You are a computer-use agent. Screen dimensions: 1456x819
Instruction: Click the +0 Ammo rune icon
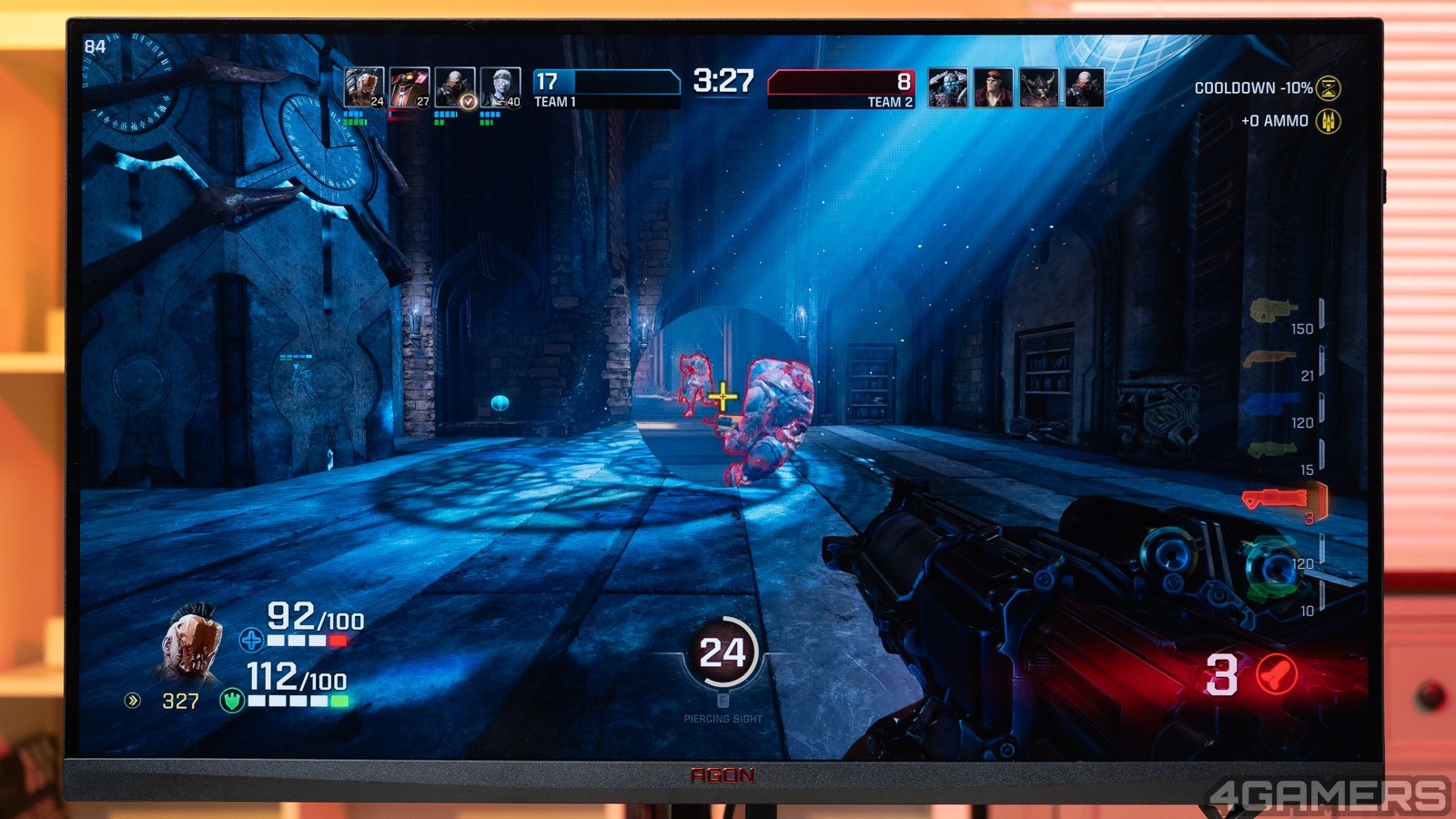coord(1329,121)
